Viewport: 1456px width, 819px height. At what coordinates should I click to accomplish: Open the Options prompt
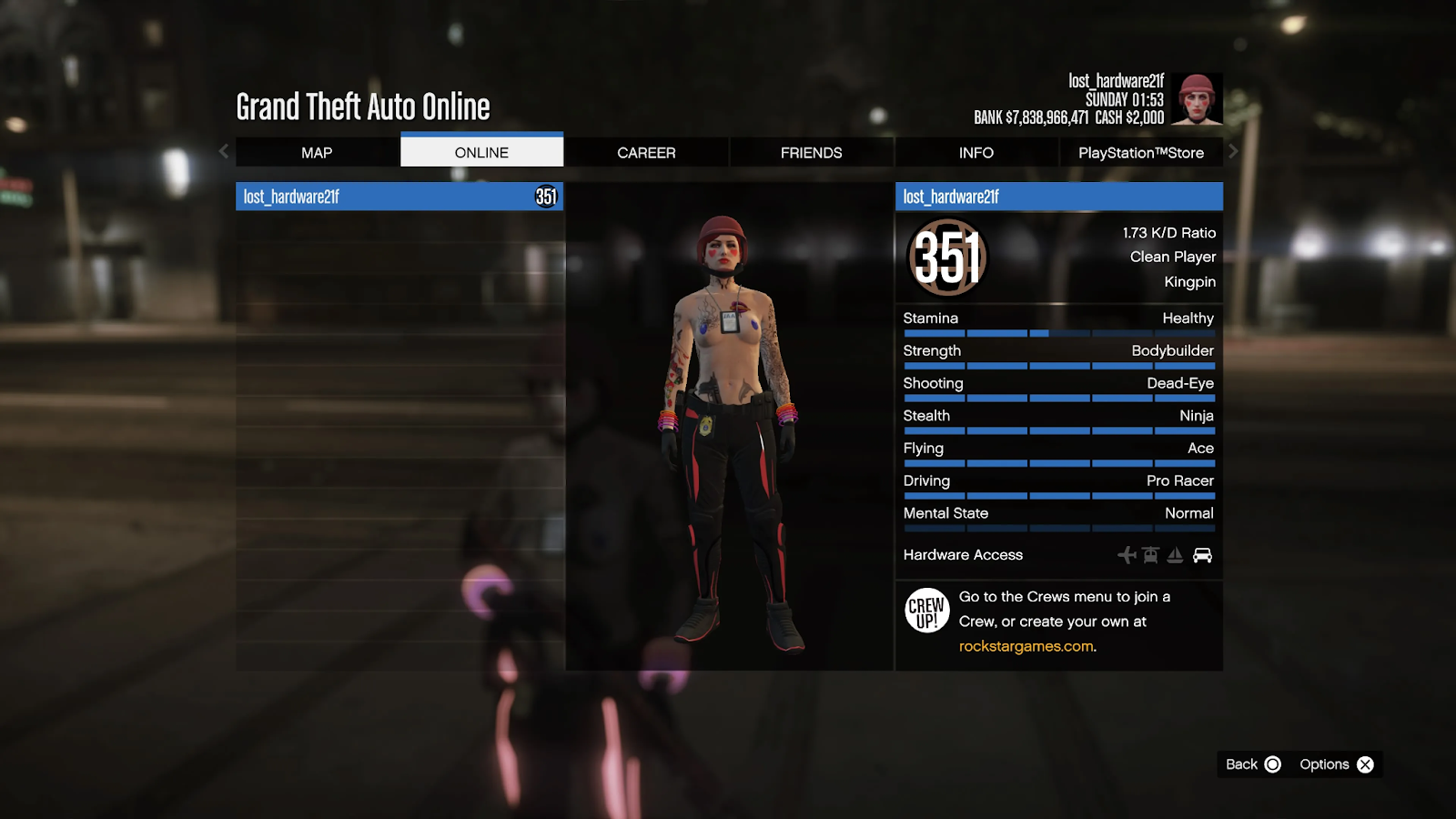point(1336,764)
